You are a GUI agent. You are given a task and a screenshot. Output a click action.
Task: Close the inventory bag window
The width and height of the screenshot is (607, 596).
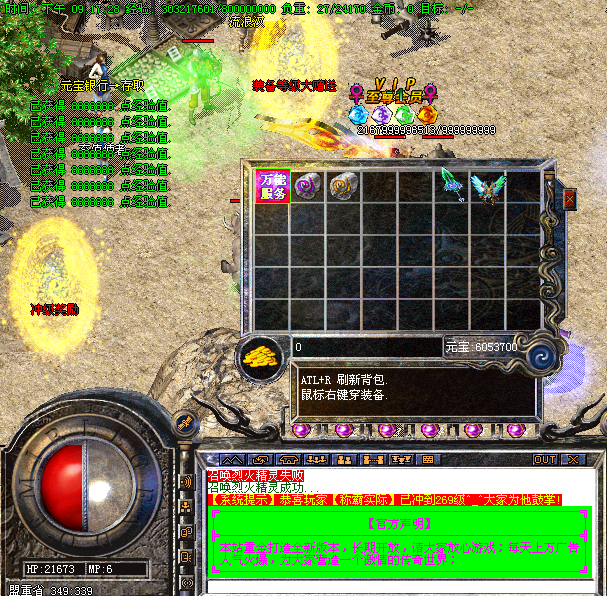(x=570, y=200)
